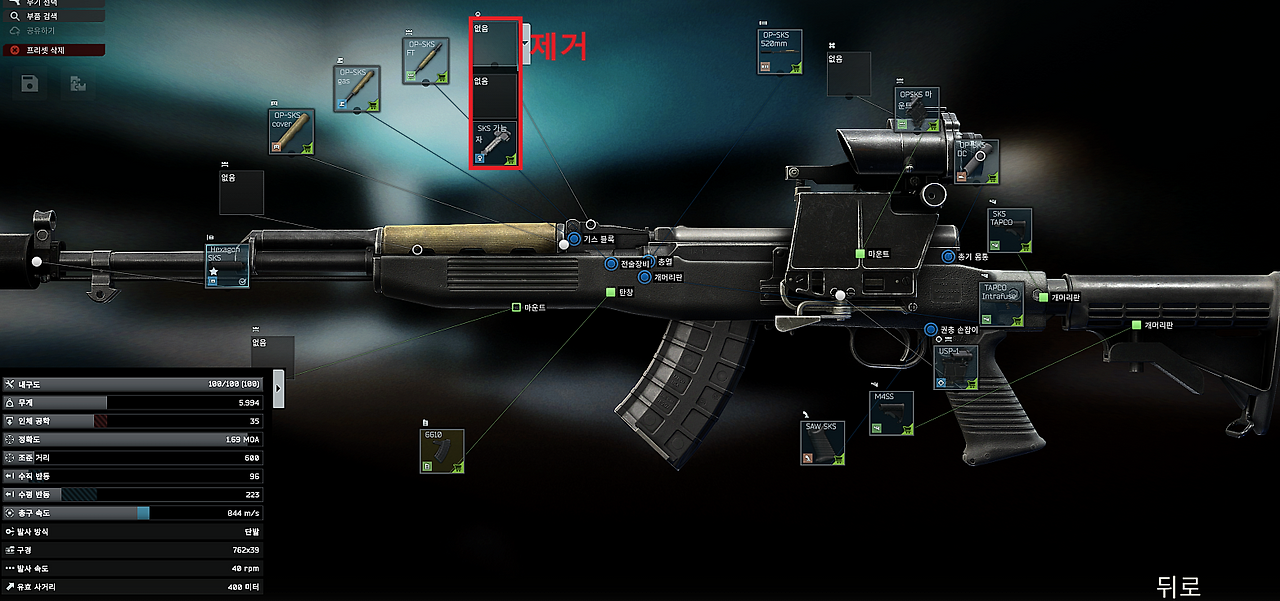
Task: Select the SKS rear sight slot
Action: click(x=495, y=143)
